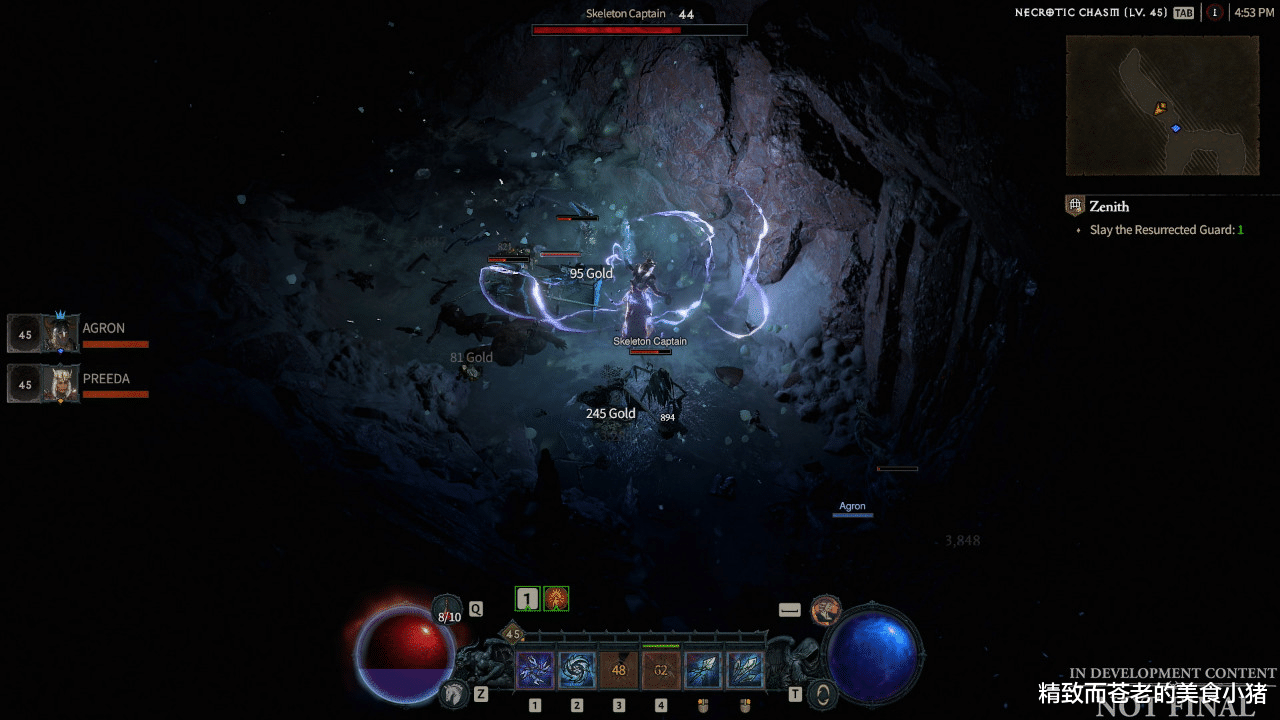This screenshot has width=1280, height=720.
Task: Click the red circled notification icon near the clock
Action: tap(1214, 13)
